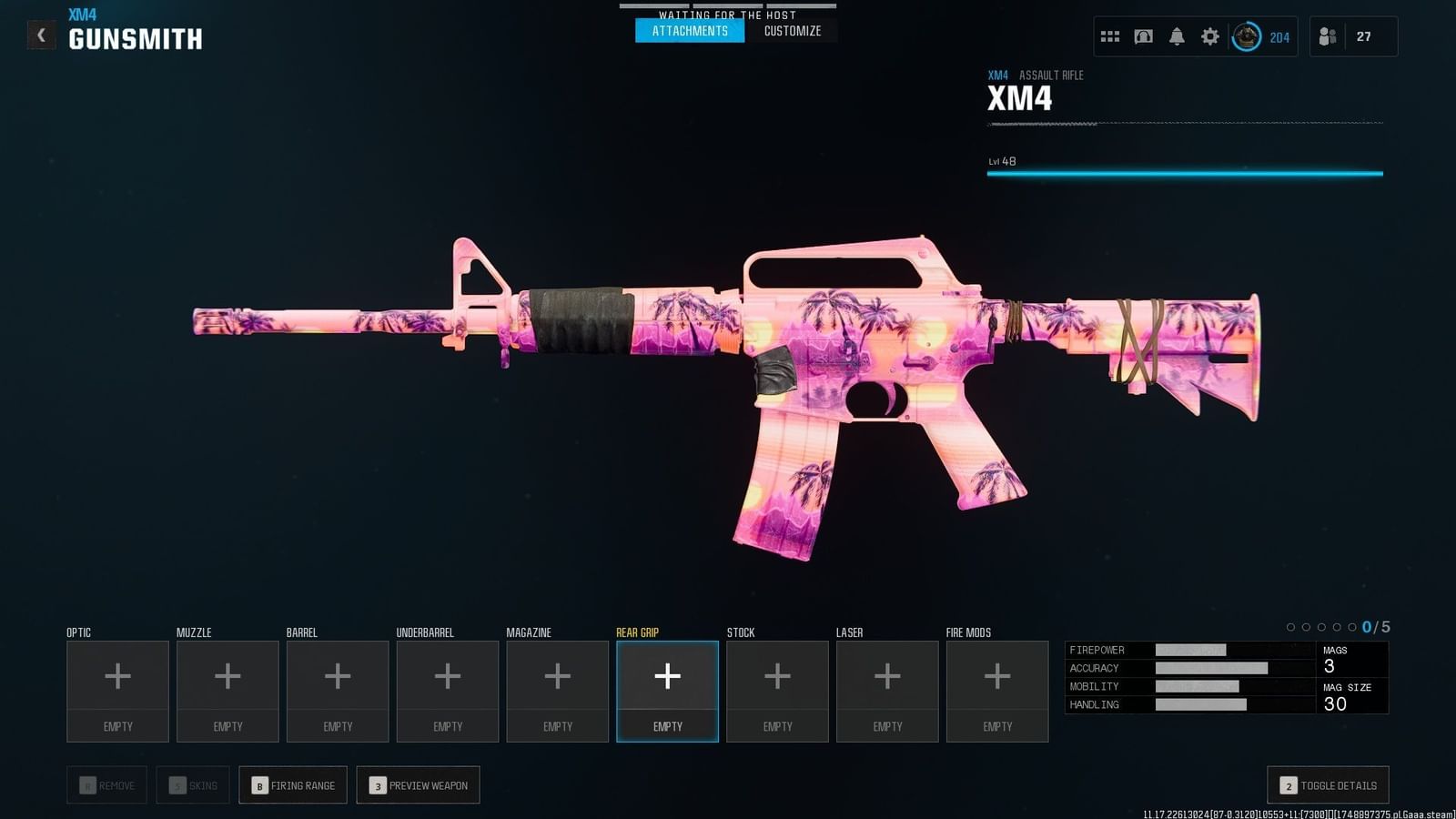
Task: Switch to the Customize tab
Action: pos(794,30)
